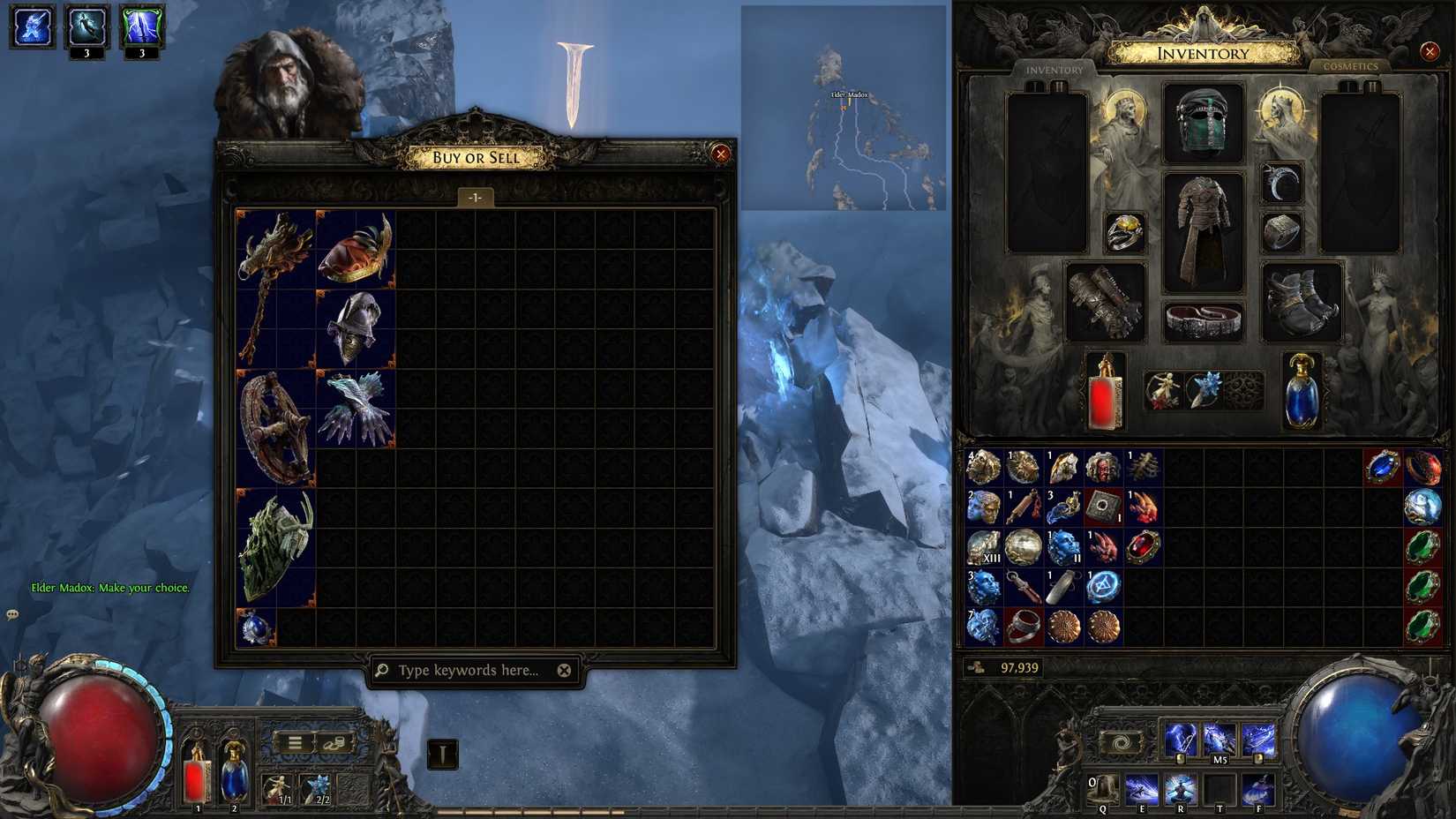Click the chain links icon beside the menu icon
Viewport: 1456px width, 819px height.
click(334, 744)
